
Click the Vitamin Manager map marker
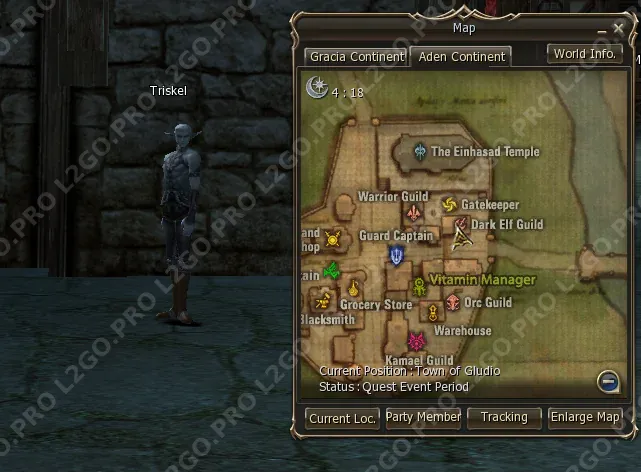point(420,287)
